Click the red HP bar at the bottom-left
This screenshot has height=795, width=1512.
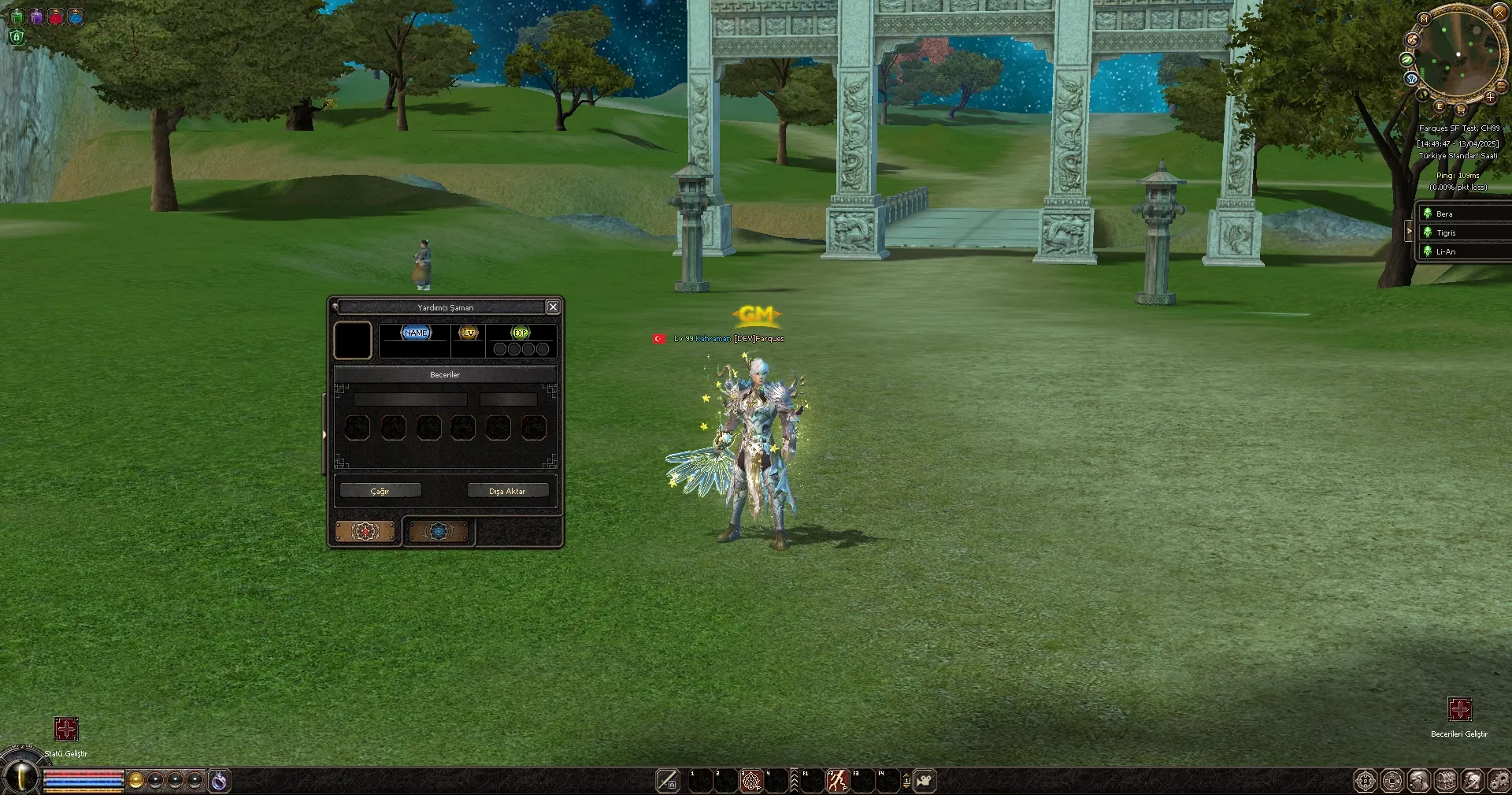click(83, 774)
